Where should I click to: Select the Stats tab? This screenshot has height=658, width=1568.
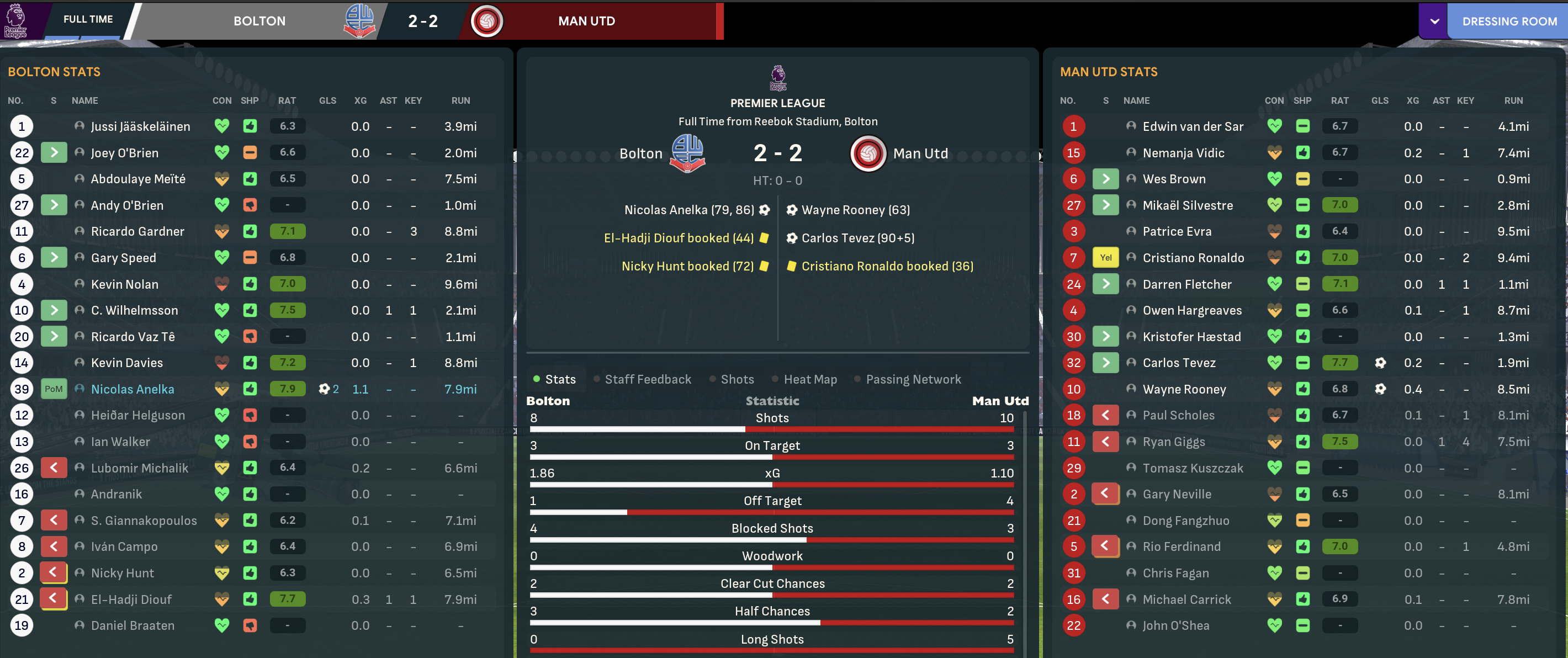click(560, 379)
